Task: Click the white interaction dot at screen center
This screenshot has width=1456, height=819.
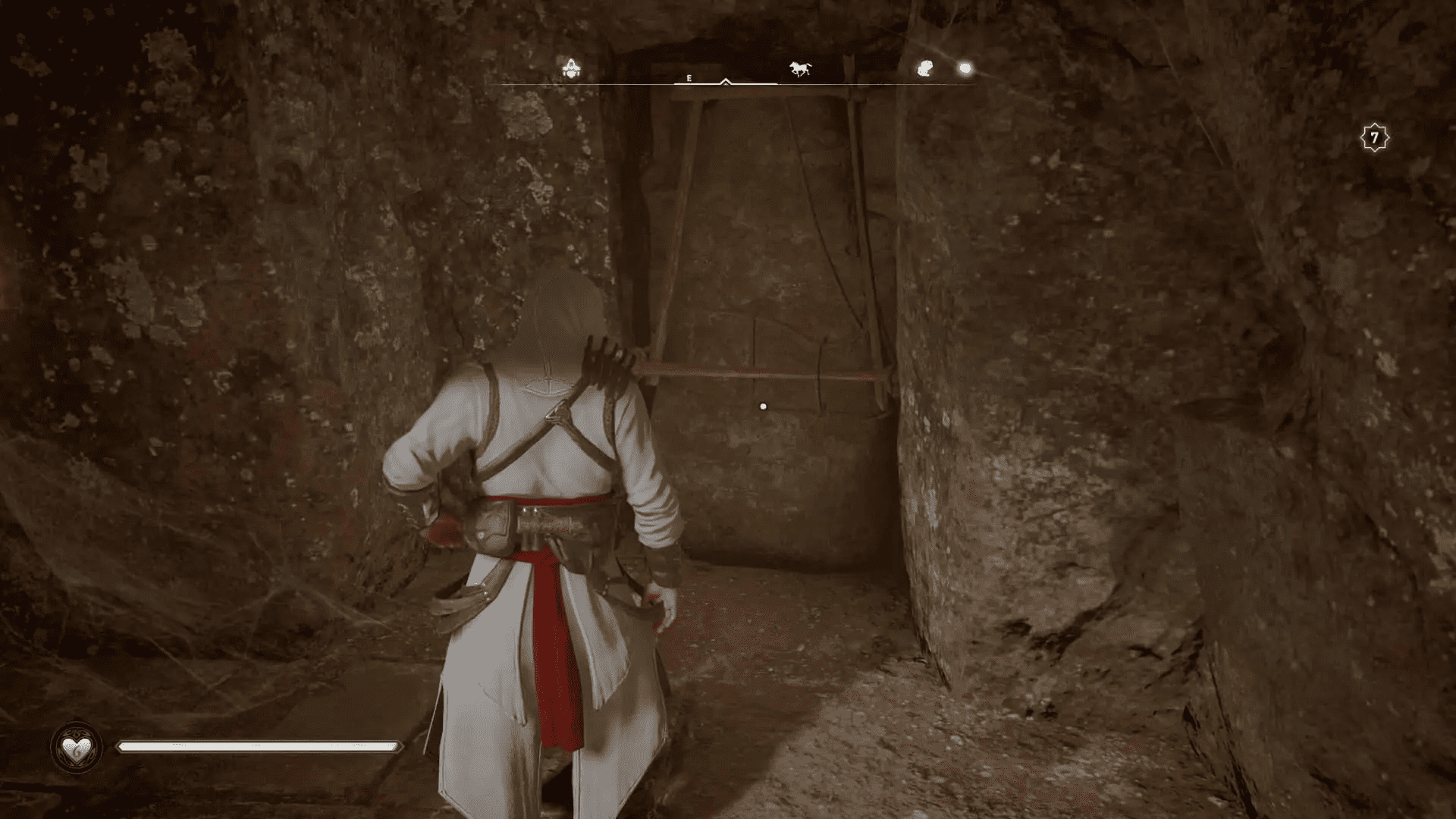Action: (763, 406)
